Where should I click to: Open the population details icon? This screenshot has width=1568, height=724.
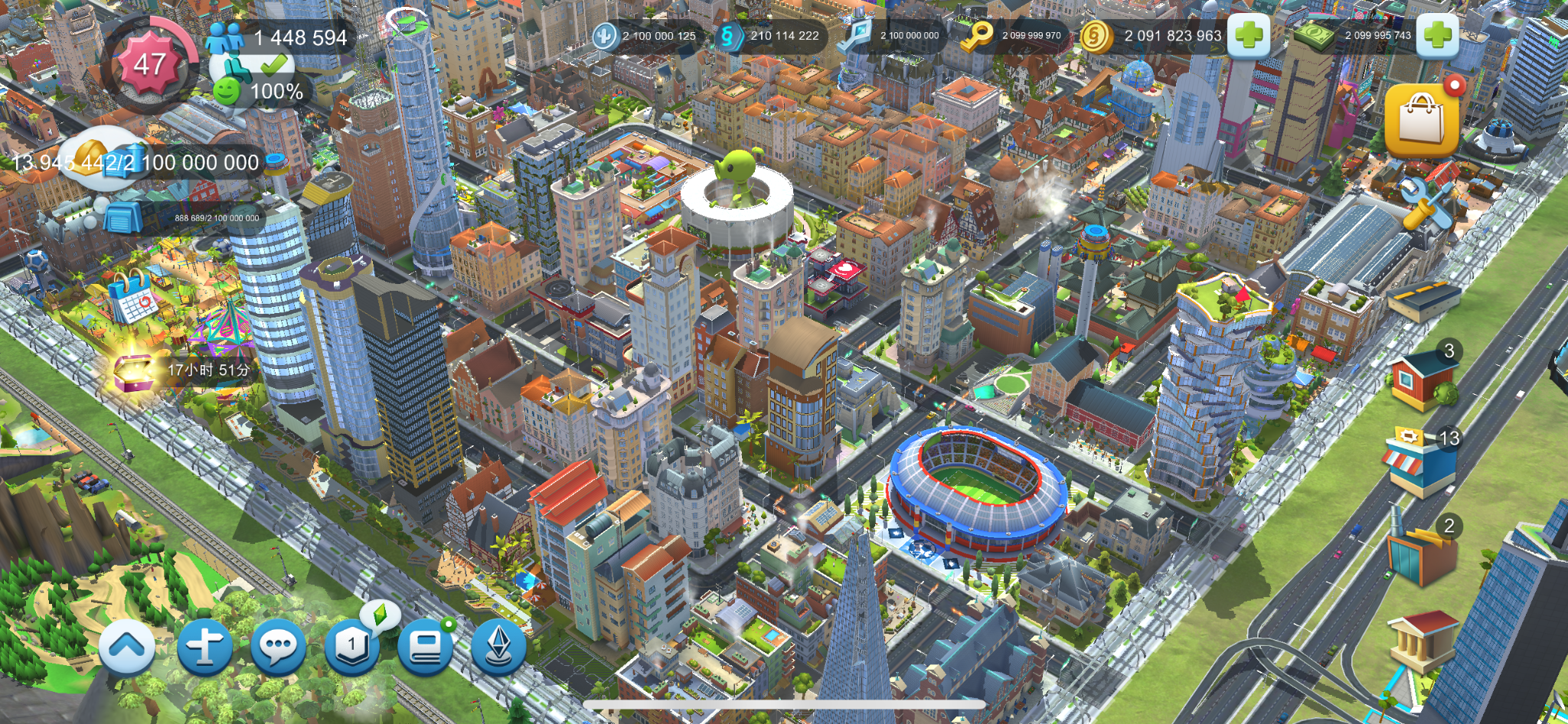click(224, 38)
